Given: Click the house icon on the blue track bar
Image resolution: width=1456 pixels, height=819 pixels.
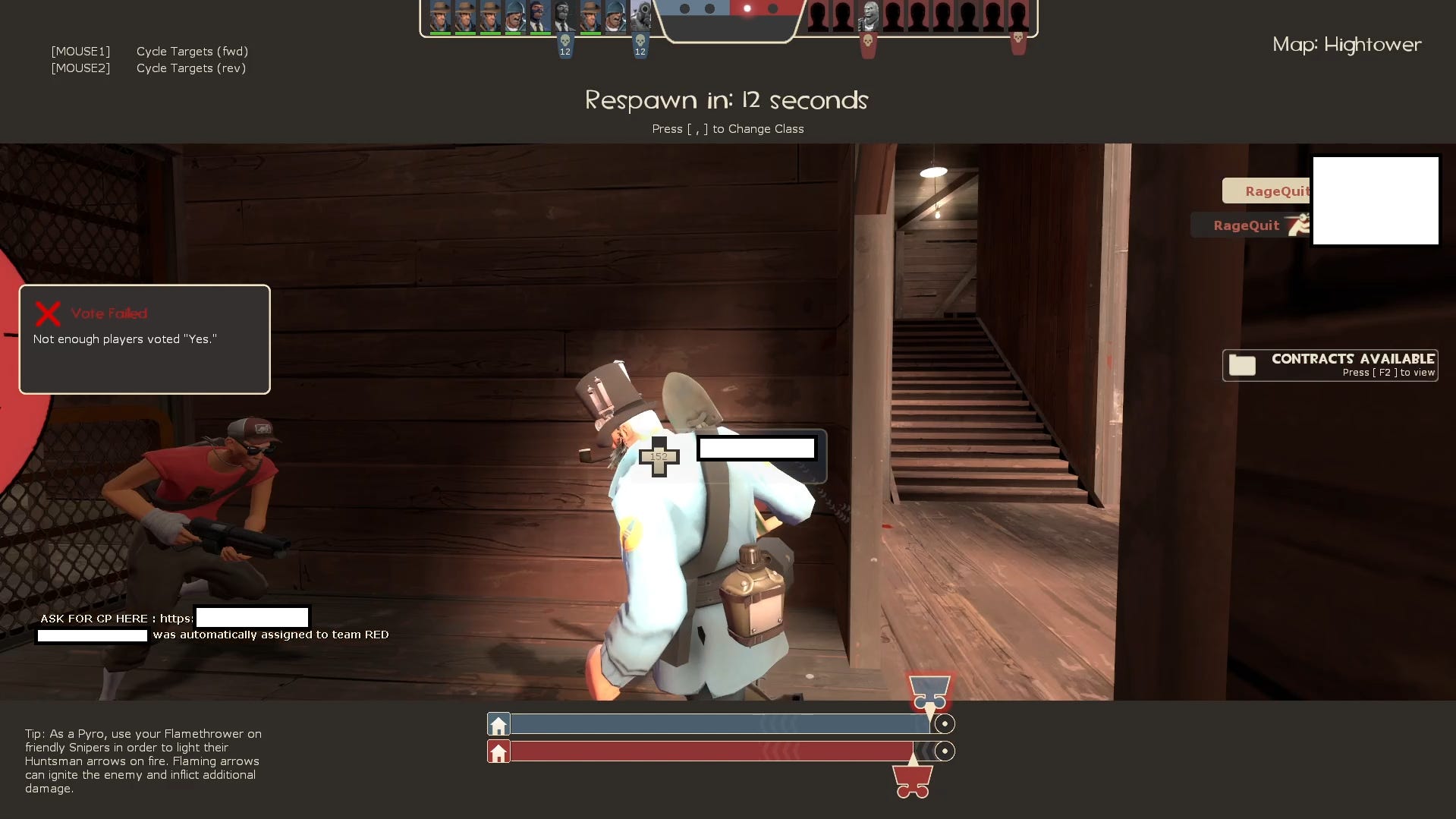Looking at the screenshot, I should click(x=499, y=723).
